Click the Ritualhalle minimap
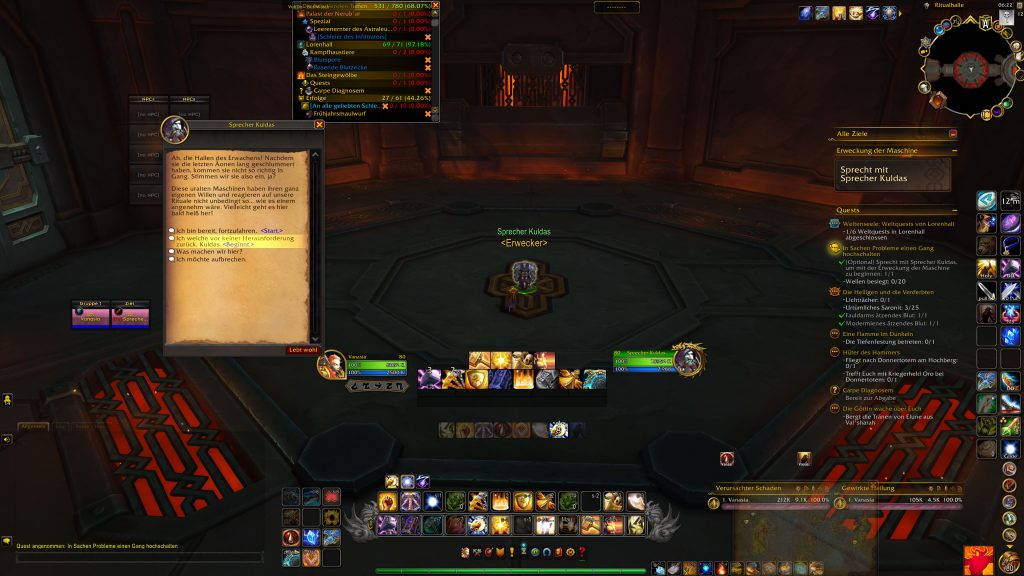The width and height of the screenshot is (1024, 576). [966, 68]
